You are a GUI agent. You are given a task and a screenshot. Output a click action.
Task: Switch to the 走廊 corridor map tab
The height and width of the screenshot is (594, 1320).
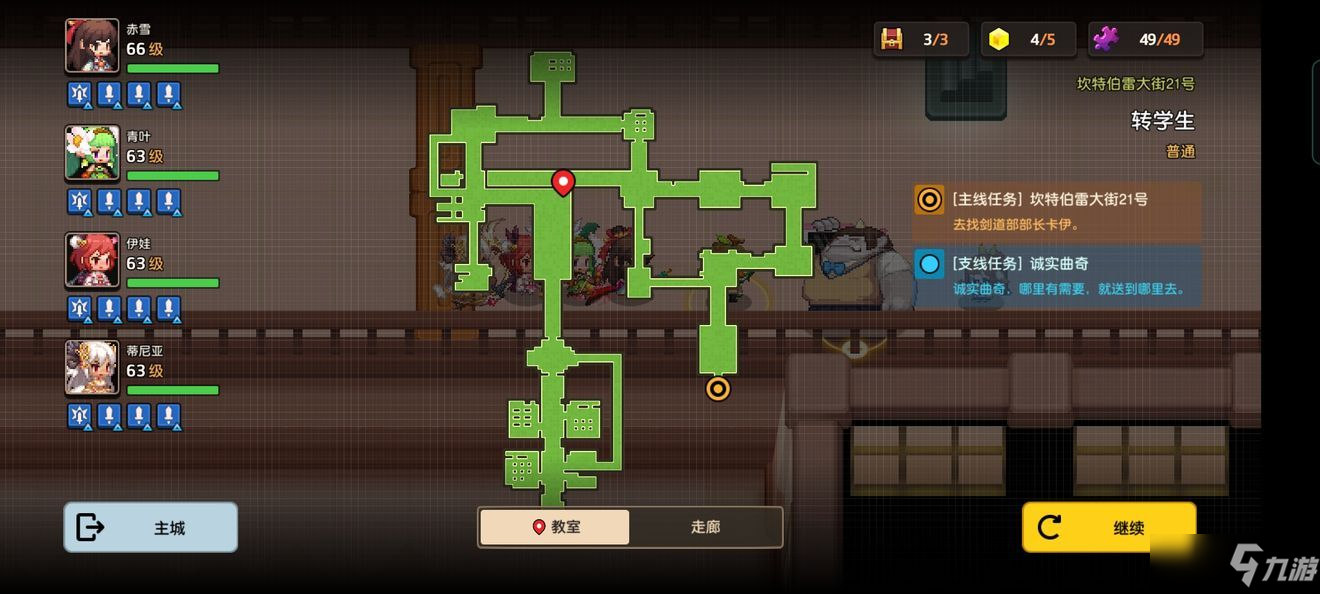[705, 527]
